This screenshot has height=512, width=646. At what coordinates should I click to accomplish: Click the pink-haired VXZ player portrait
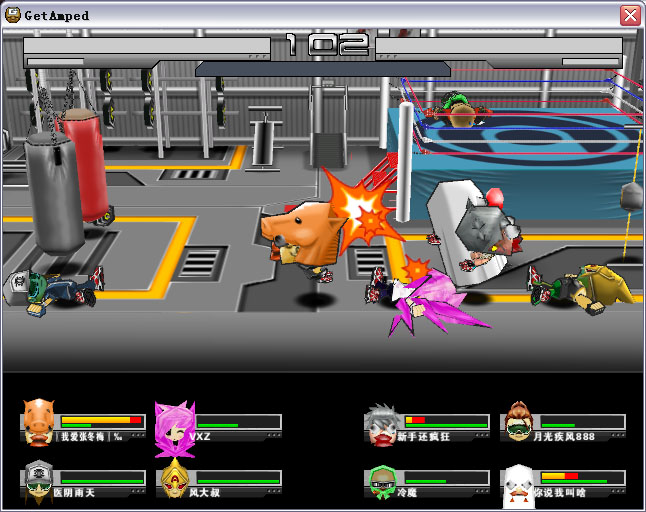(x=172, y=422)
